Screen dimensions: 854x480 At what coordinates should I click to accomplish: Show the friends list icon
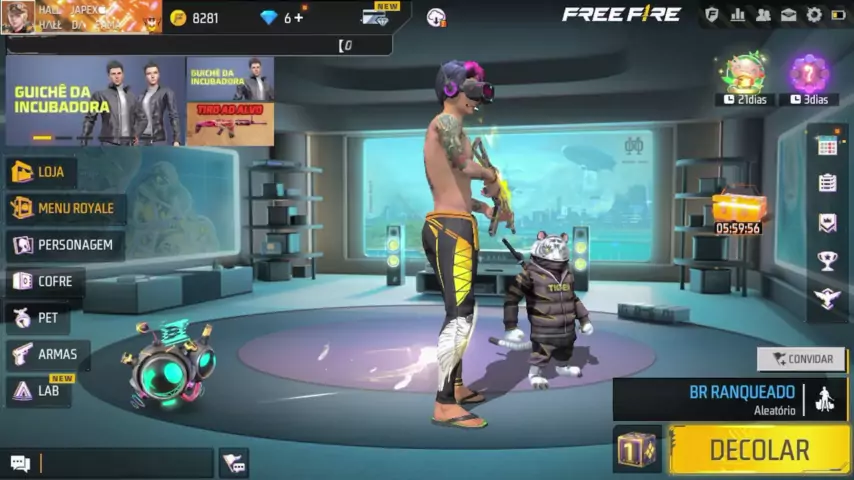click(764, 15)
